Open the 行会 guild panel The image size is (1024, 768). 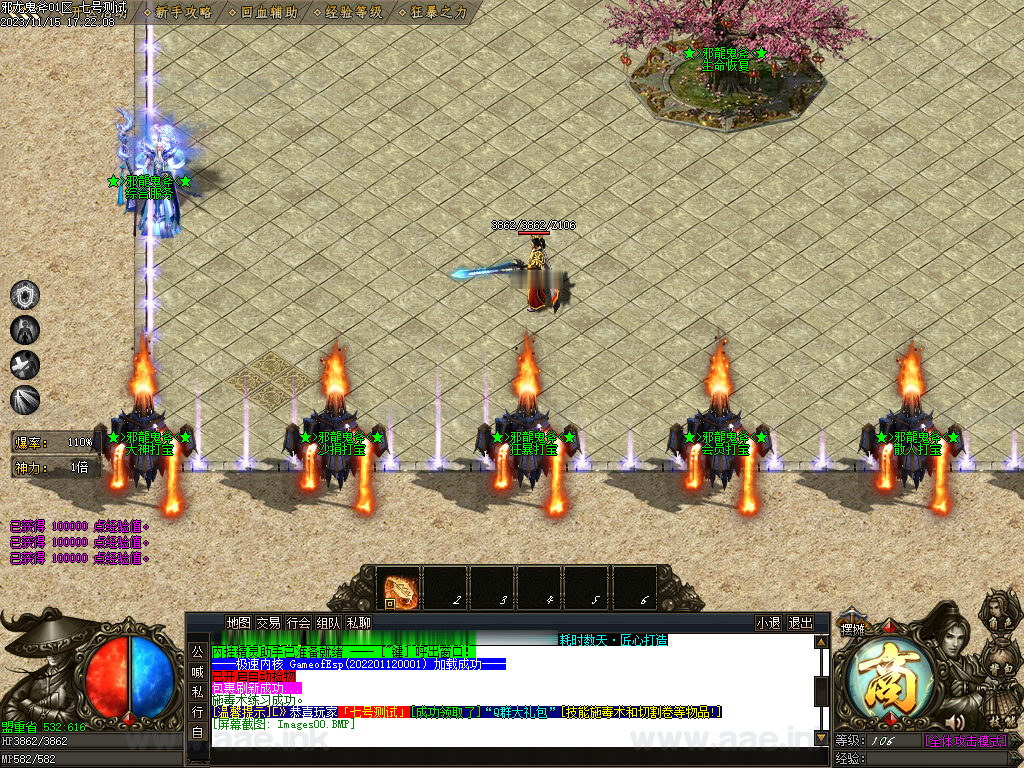click(298, 622)
